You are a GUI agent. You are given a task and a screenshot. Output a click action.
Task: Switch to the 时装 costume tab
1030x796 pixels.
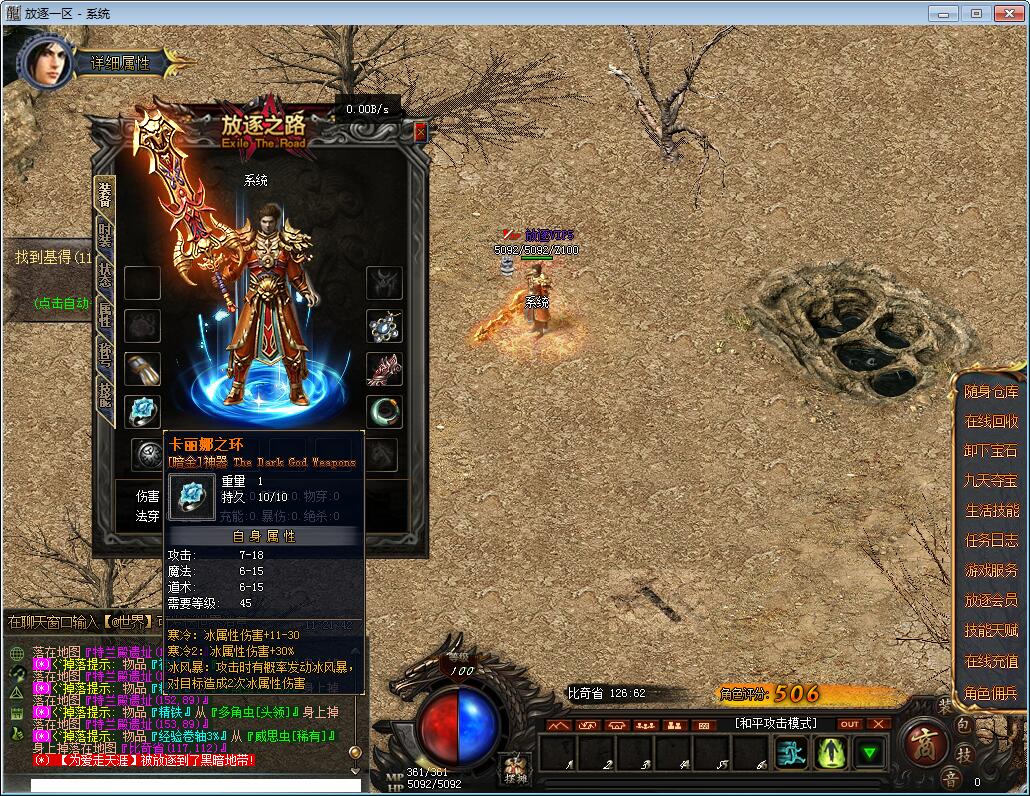point(105,238)
